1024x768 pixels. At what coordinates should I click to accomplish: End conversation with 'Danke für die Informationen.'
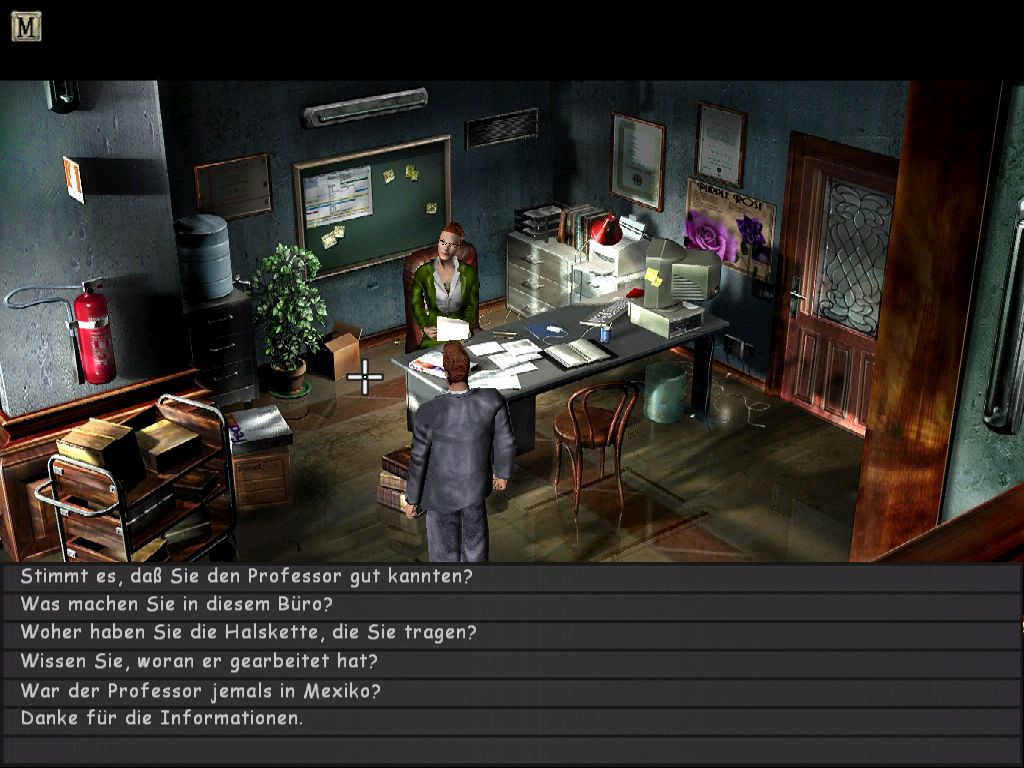(161, 718)
